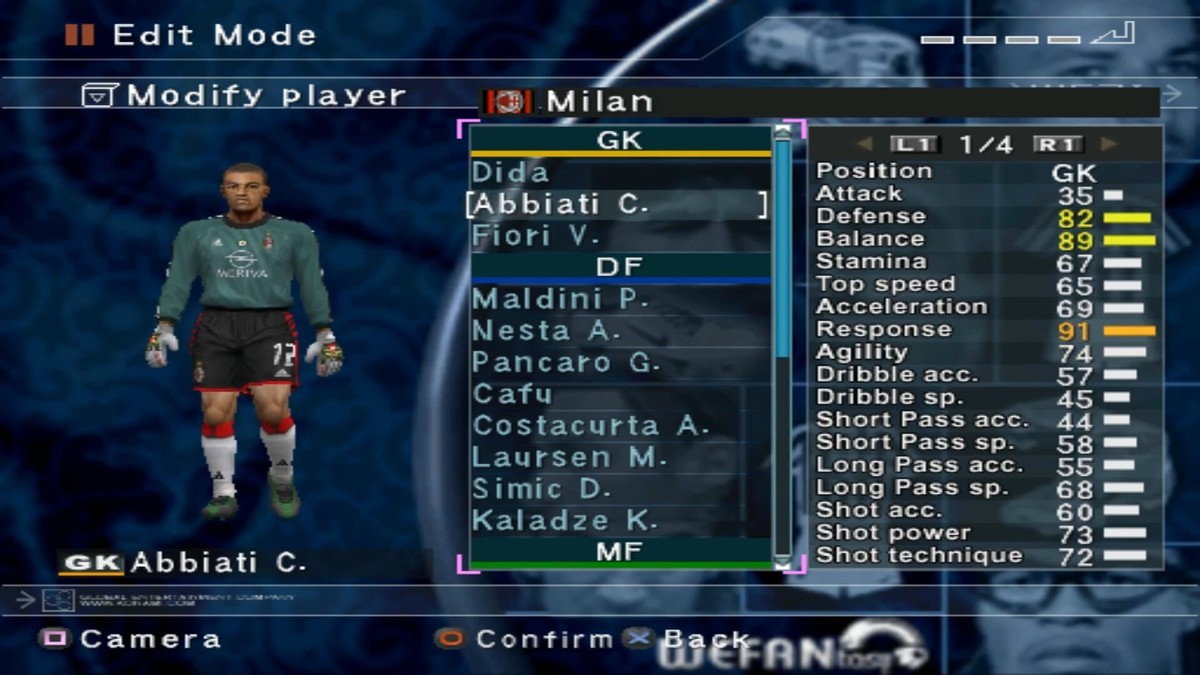Select Costacurta A. from the roster
Image resolution: width=1200 pixels, height=675 pixels.
click(x=590, y=426)
